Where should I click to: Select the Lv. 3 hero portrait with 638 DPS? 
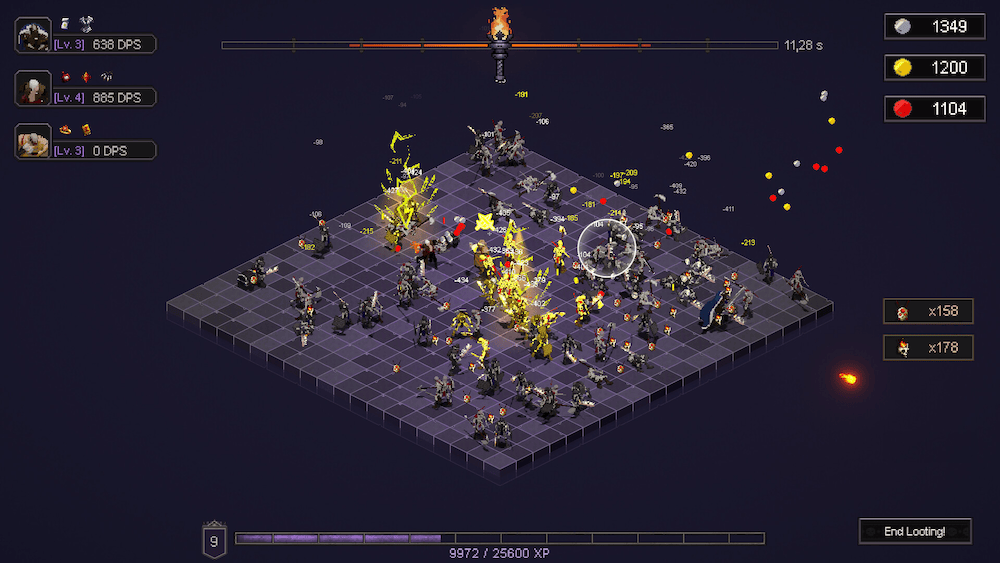[x=34, y=35]
